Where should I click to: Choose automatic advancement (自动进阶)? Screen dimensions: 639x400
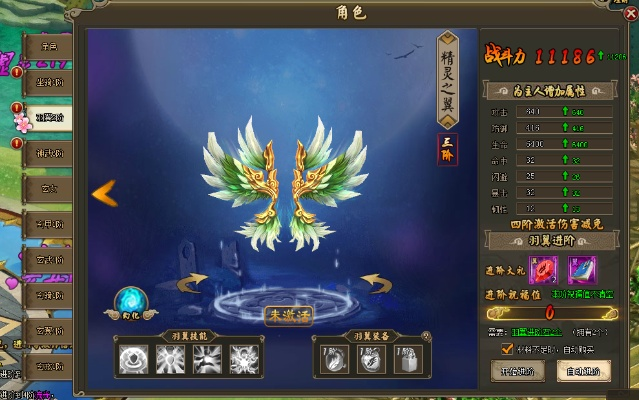pos(582,370)
